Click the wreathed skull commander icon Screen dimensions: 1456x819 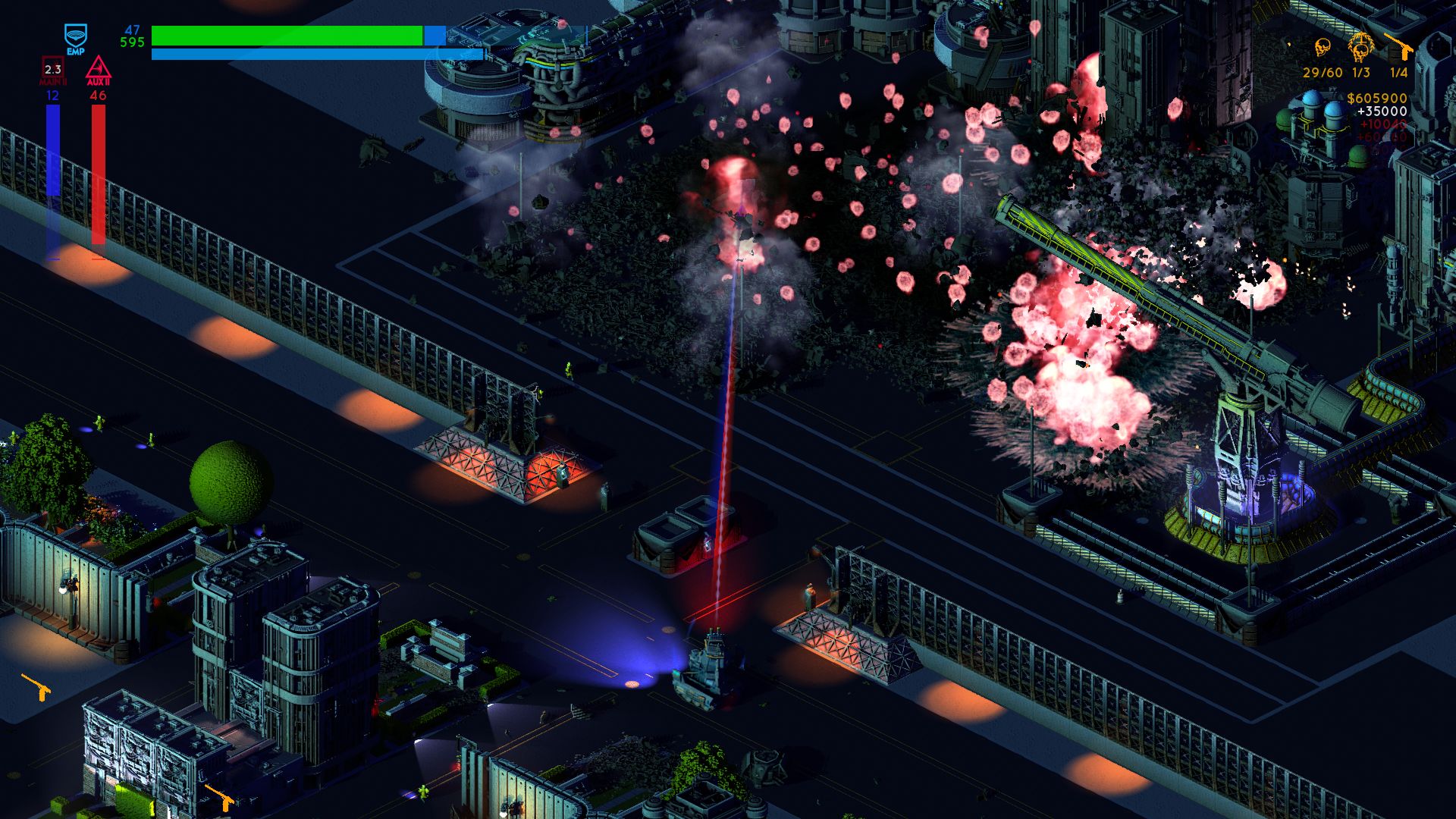1360,45
